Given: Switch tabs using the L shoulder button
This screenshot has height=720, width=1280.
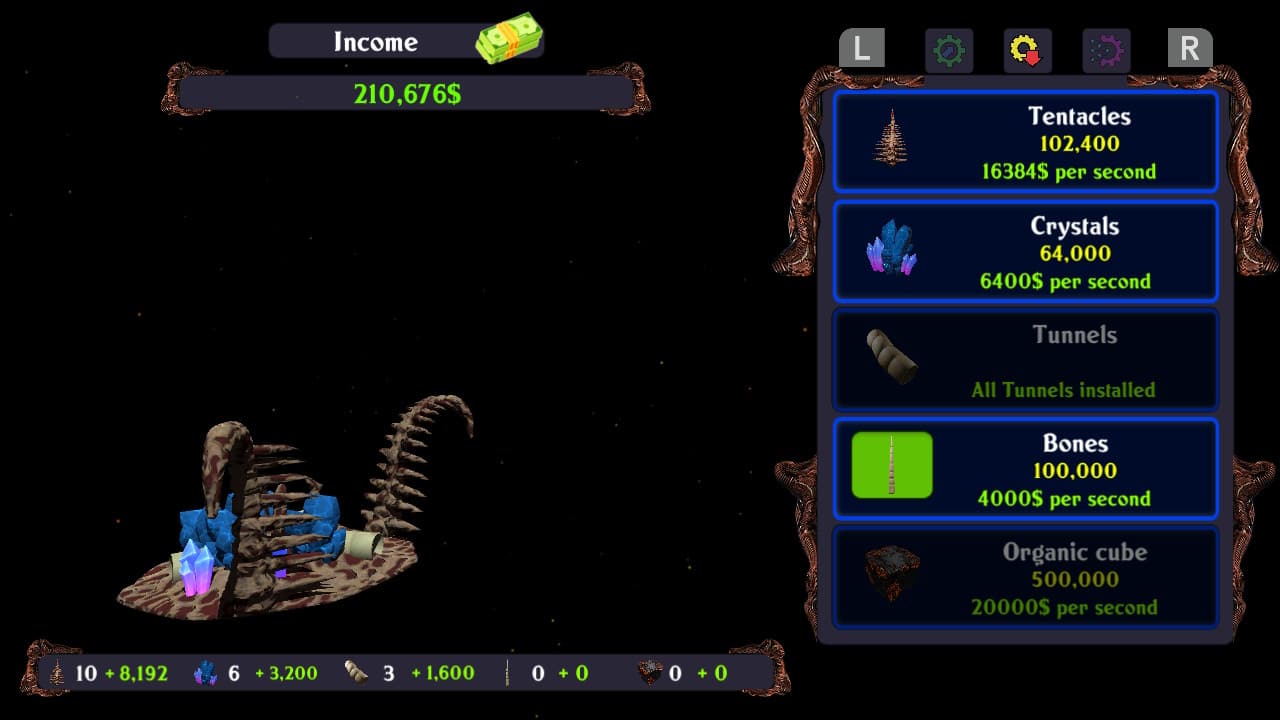Looking at the screenshot, I should [861, 48].
